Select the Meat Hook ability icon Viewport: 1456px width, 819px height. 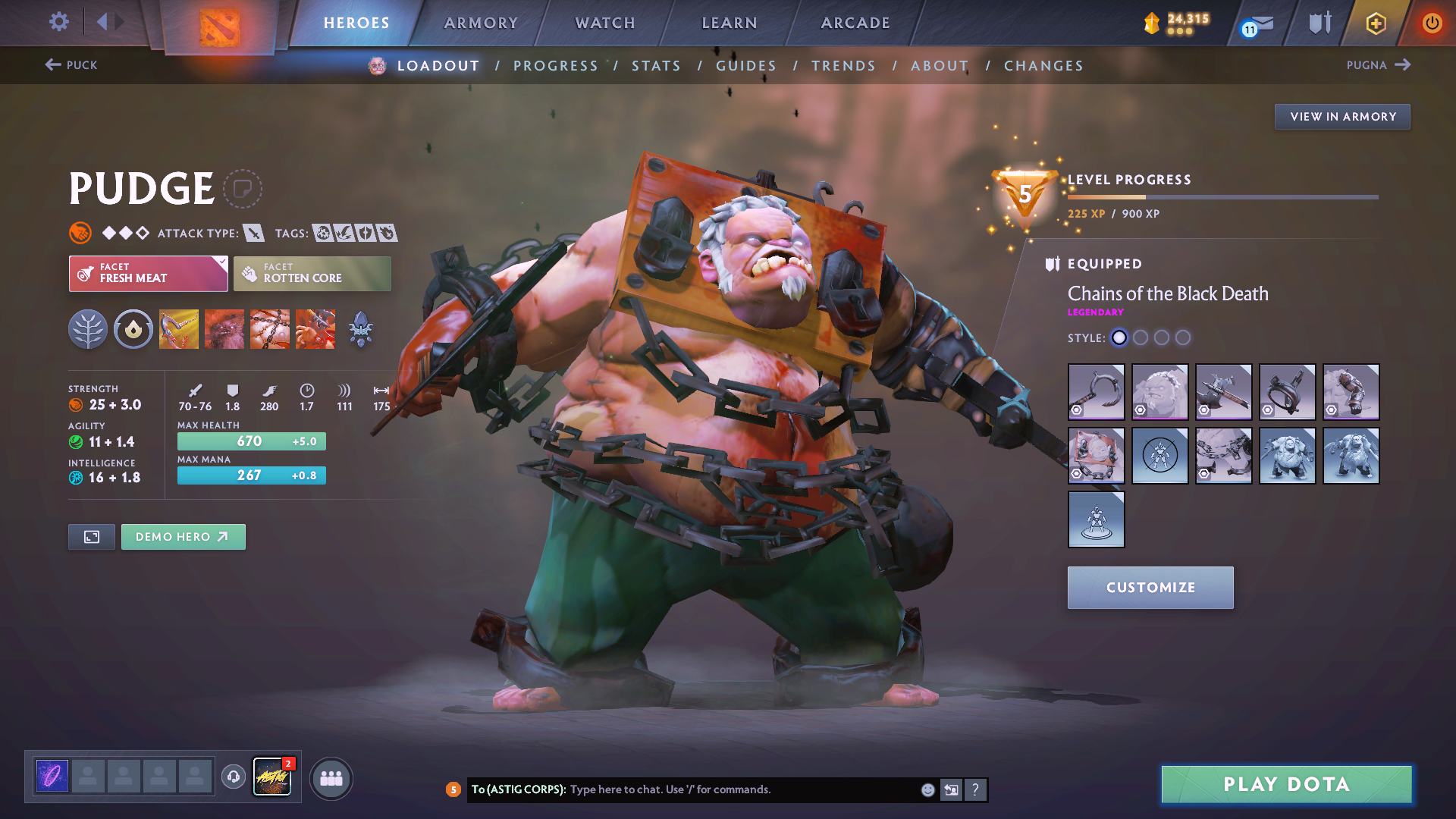[178, 328]
